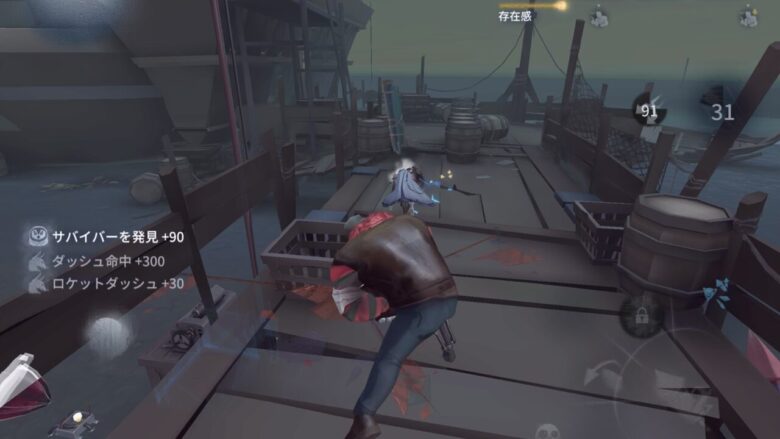780x439 pixels.
Task: Activate the ability showing 91 cooldown
Action: click(650, 111)
